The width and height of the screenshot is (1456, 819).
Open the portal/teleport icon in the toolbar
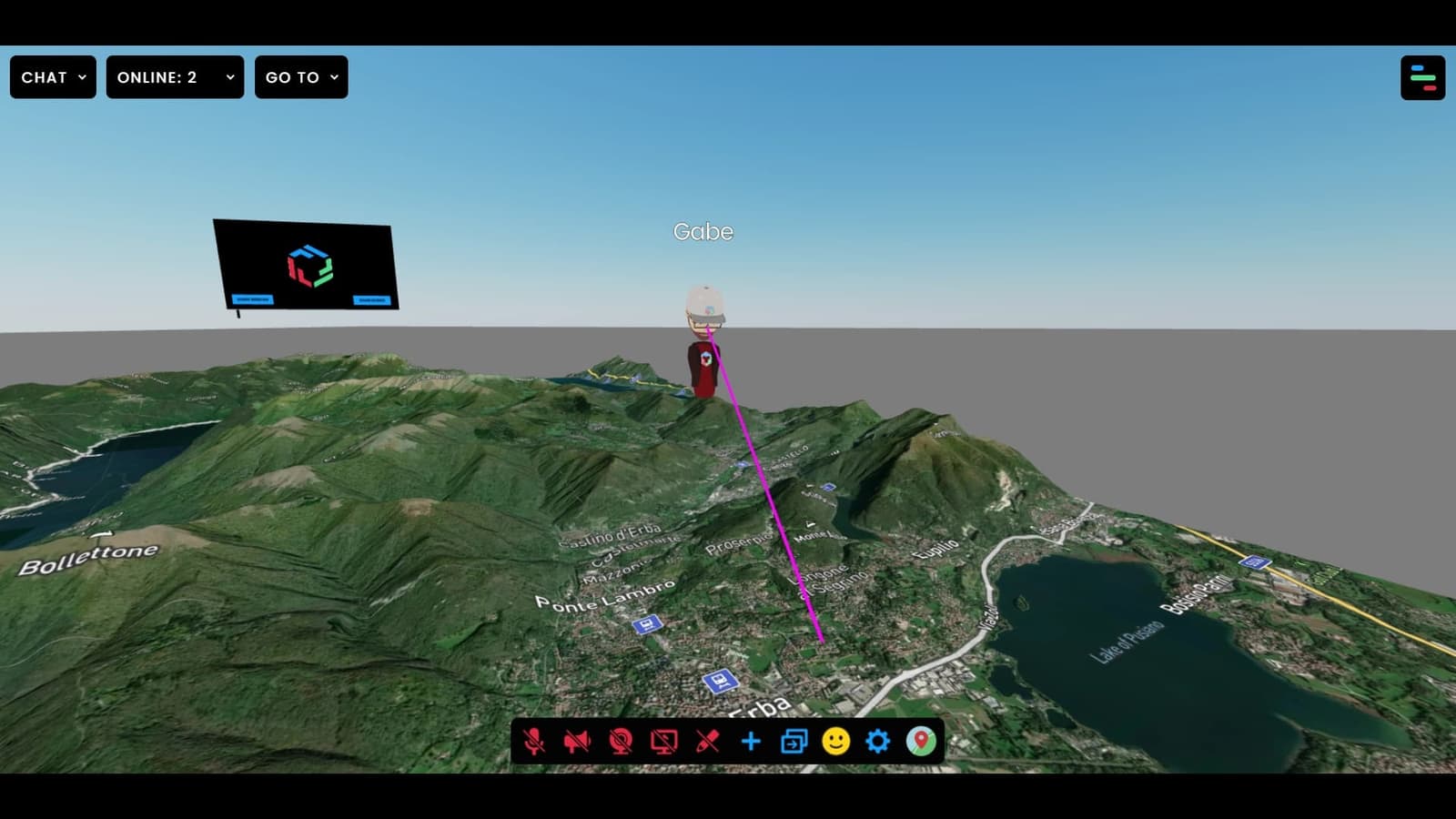tap(794, 742)
